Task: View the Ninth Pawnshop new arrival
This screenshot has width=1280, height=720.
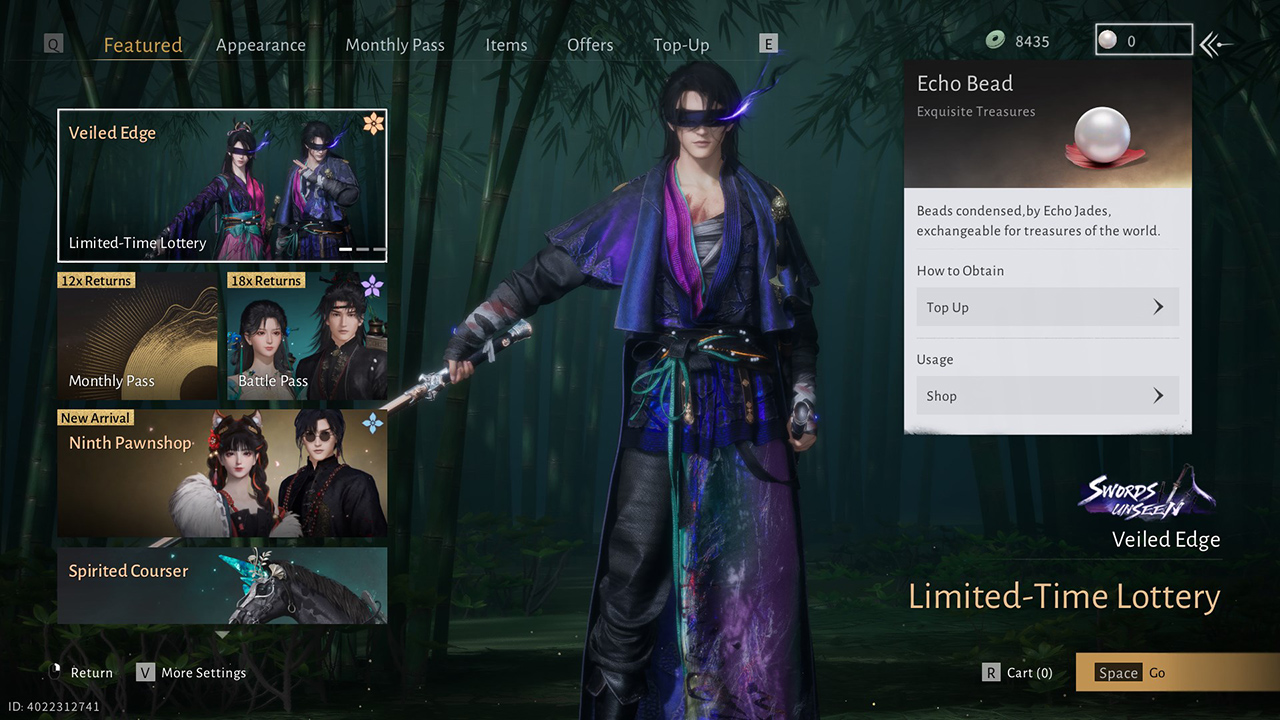Action: [x=222, y=473]
